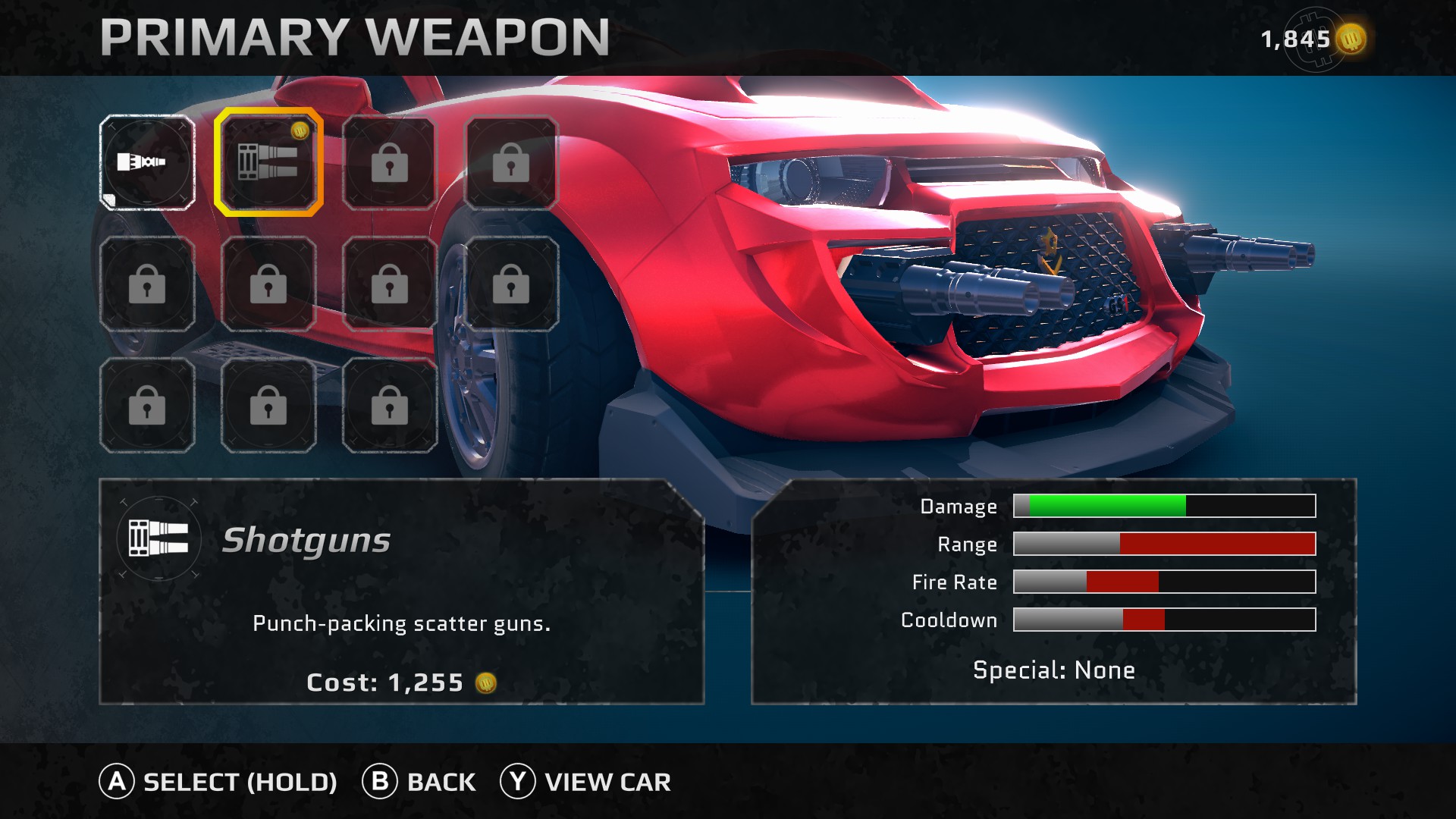This screenshot has height=819, width=1456.
Task: Go BACK to the previous menu
Action: click(x=419, y=782)
